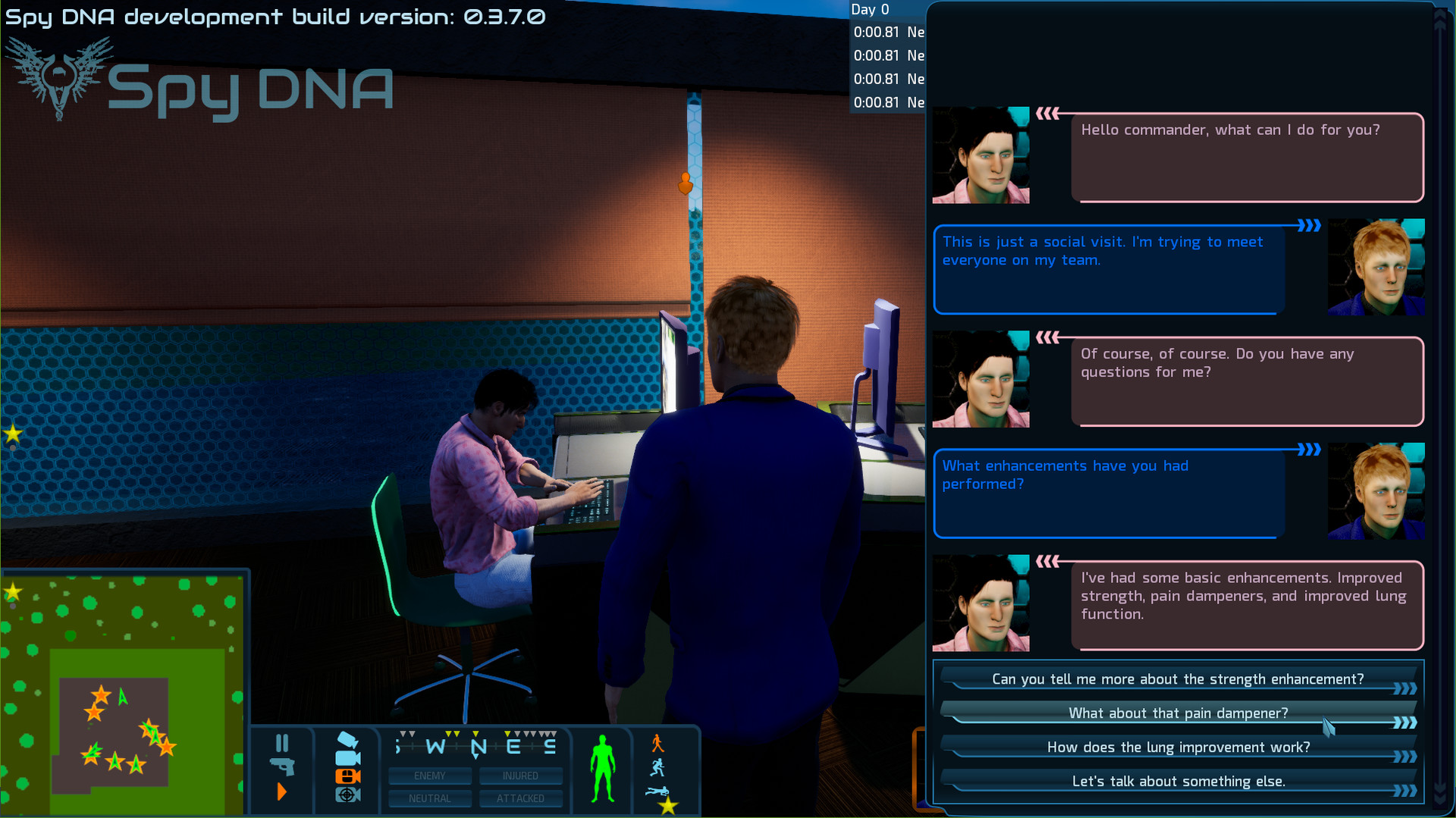Viewport: 1456px width, 818px height.
Task: Ask how the lung improvement works
Action: click(x=1177, y=747)
